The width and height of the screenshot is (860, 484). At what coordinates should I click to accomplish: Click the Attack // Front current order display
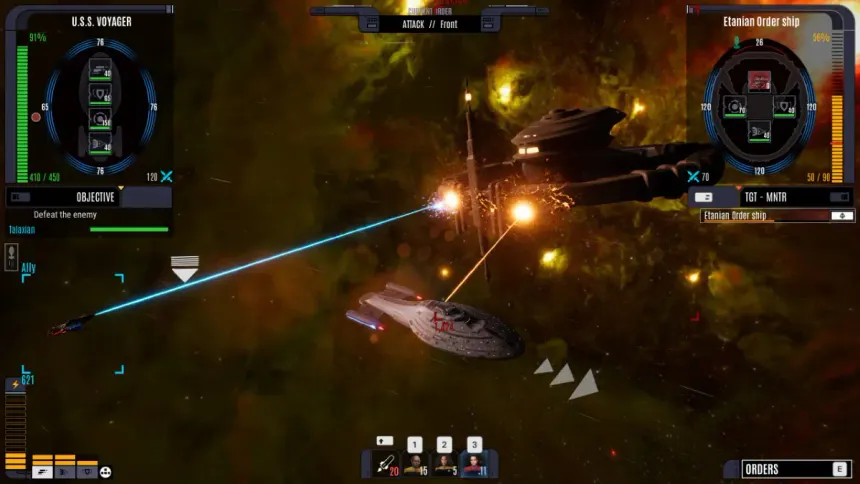[x=429, y=24]
